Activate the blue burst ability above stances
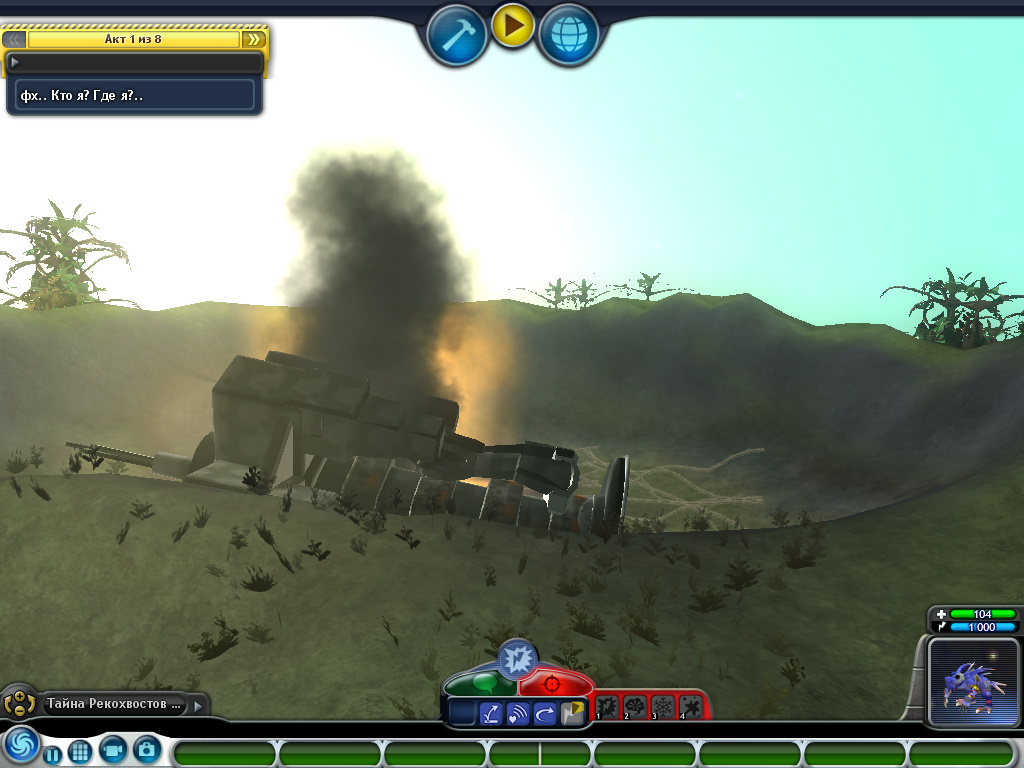This screenshot has height=768, width=1024. pyautogui.click(x=517, y=658)
